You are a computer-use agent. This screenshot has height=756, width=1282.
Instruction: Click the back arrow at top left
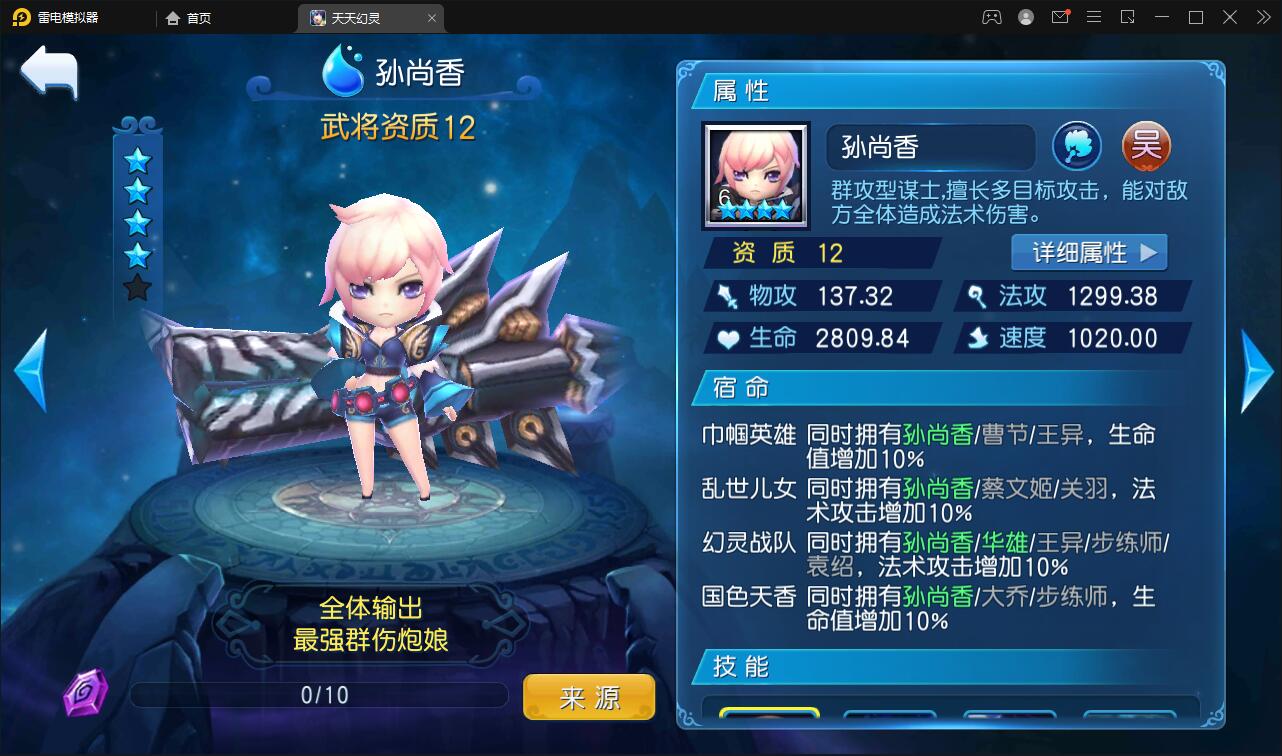coord(49,71)
